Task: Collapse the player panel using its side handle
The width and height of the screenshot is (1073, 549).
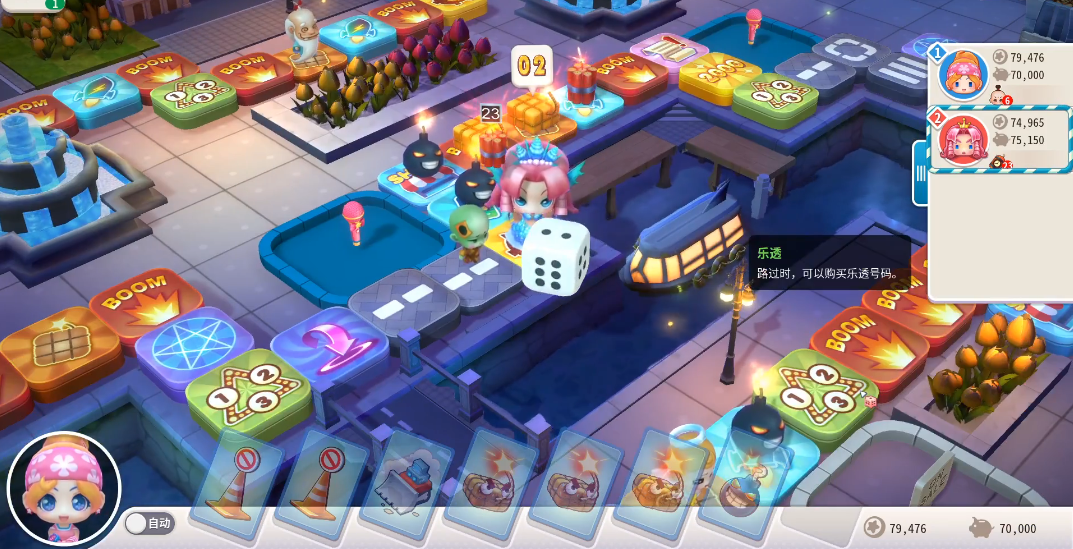Action: [921, 172]
